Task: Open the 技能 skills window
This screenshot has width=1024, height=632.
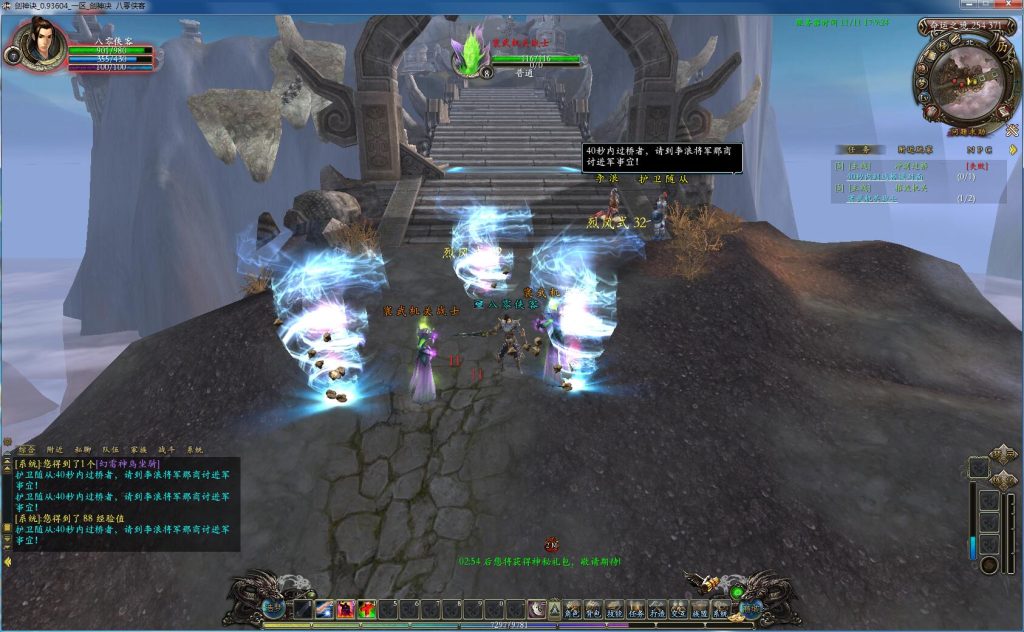Action: coord(614,609)
